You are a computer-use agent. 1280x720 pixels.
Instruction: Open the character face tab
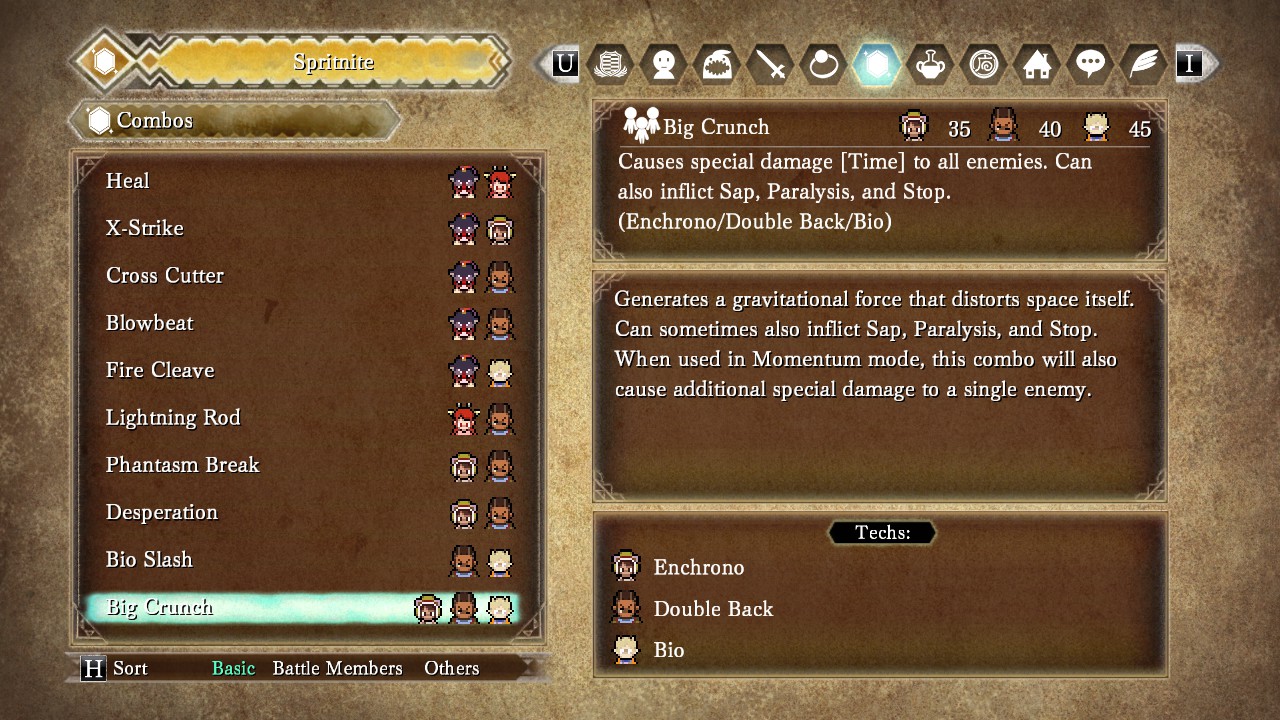pos(664,64)
